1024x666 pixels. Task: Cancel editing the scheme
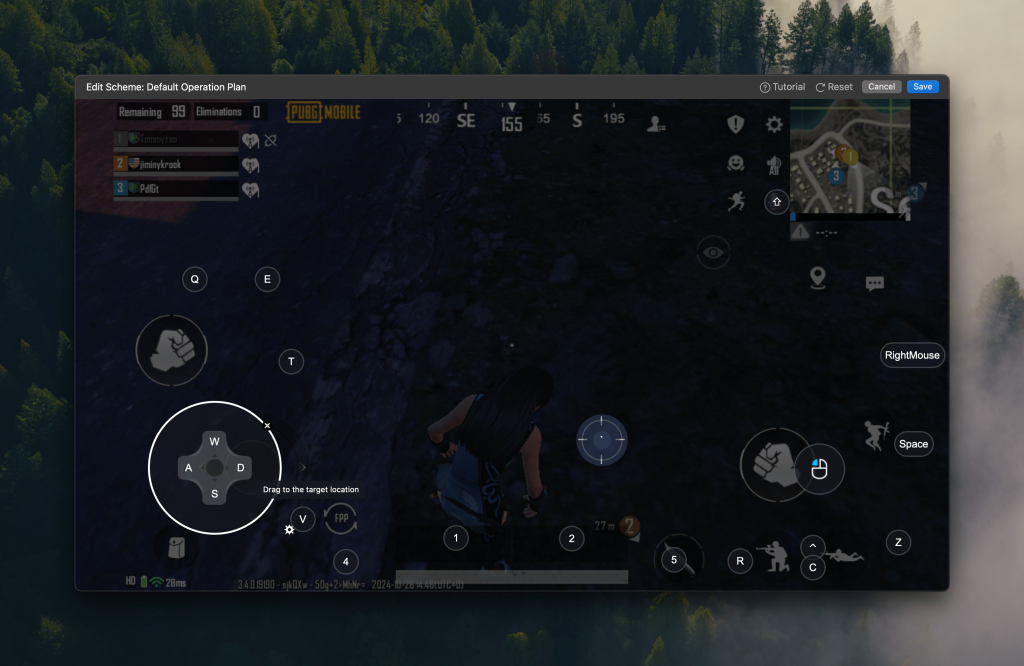(x=881, y=87)
